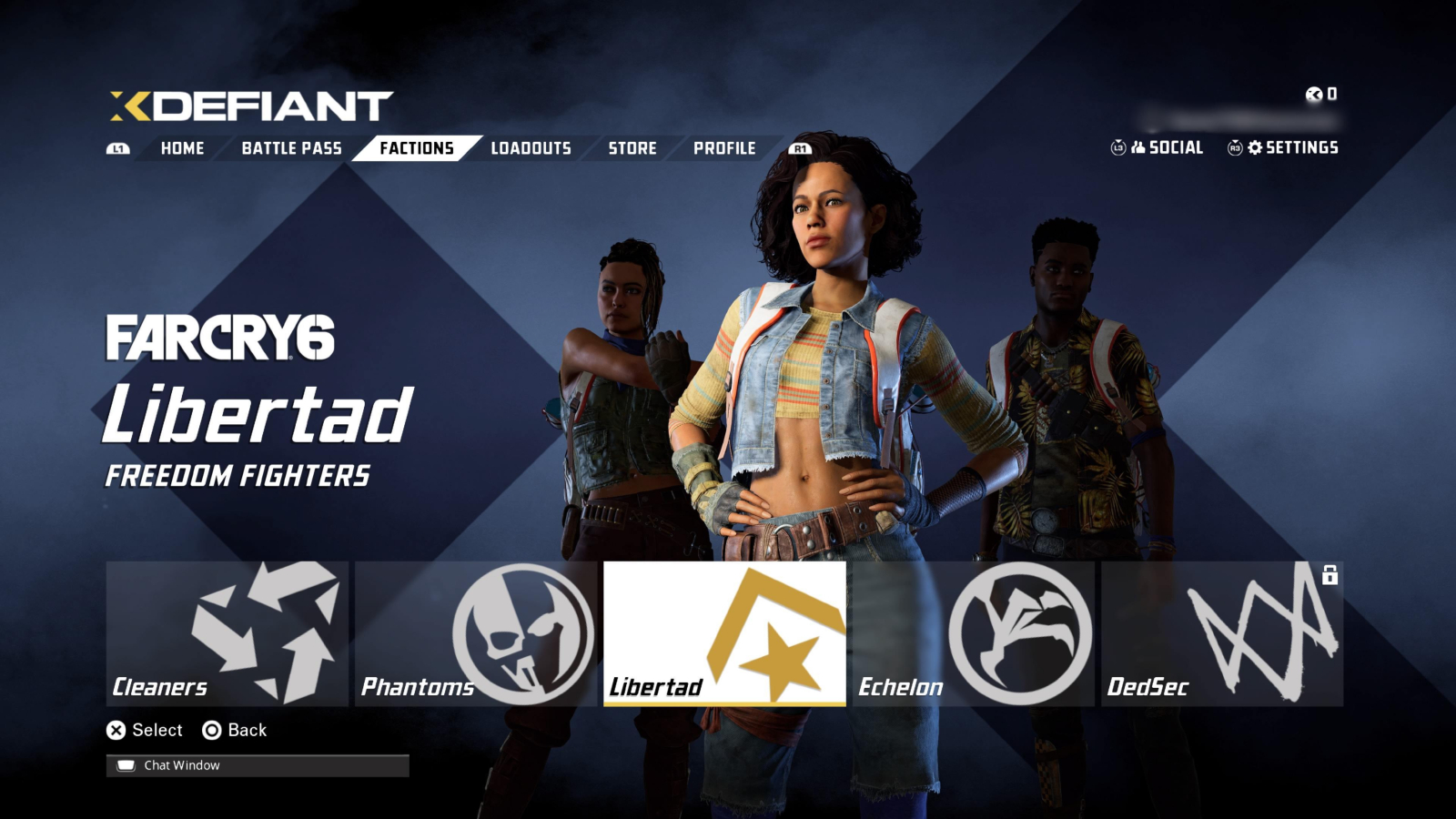Go to the Profile tab
The image size is (1456, 819).
725,148
